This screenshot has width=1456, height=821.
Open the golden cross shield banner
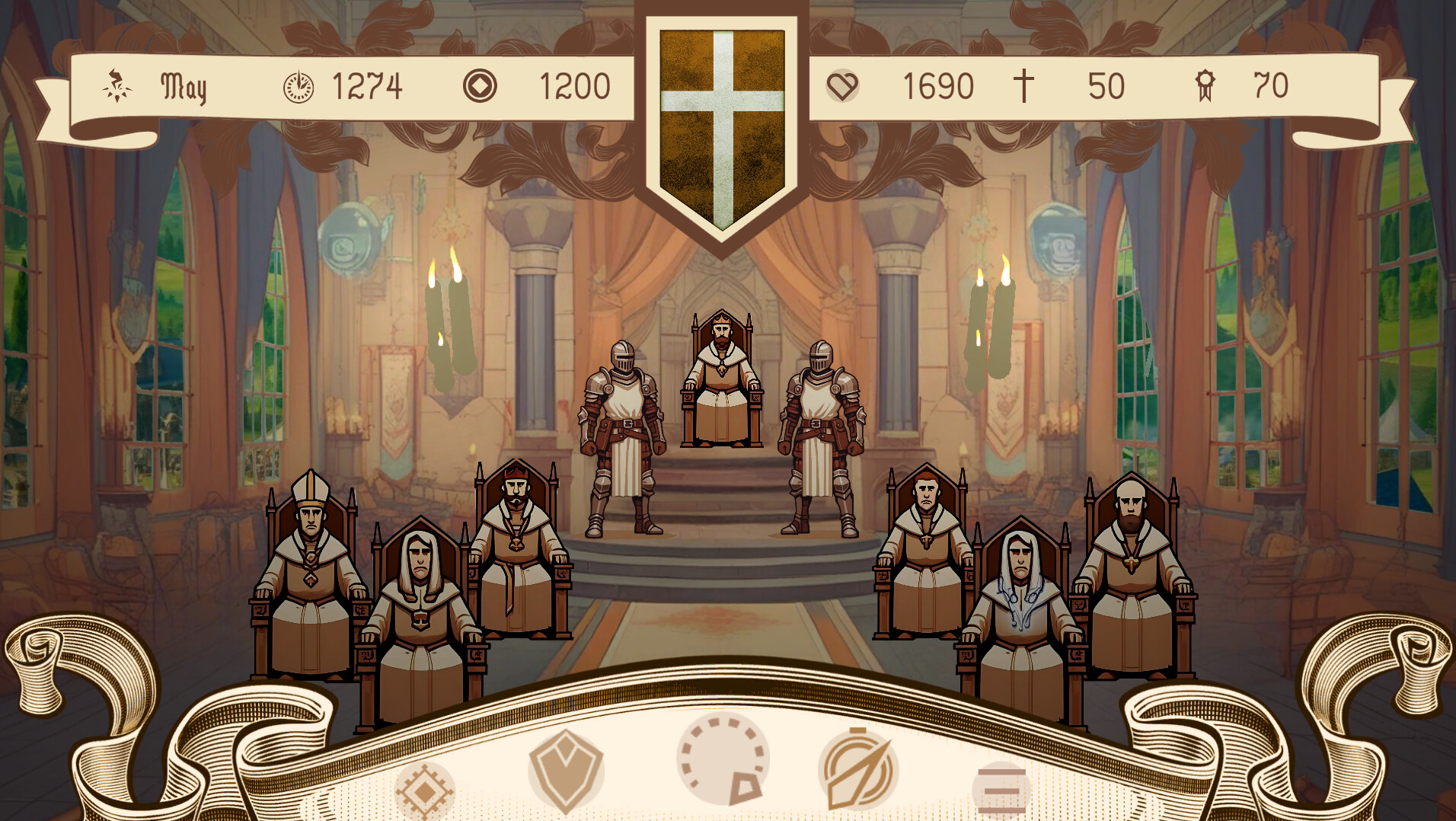pos(722,118)
